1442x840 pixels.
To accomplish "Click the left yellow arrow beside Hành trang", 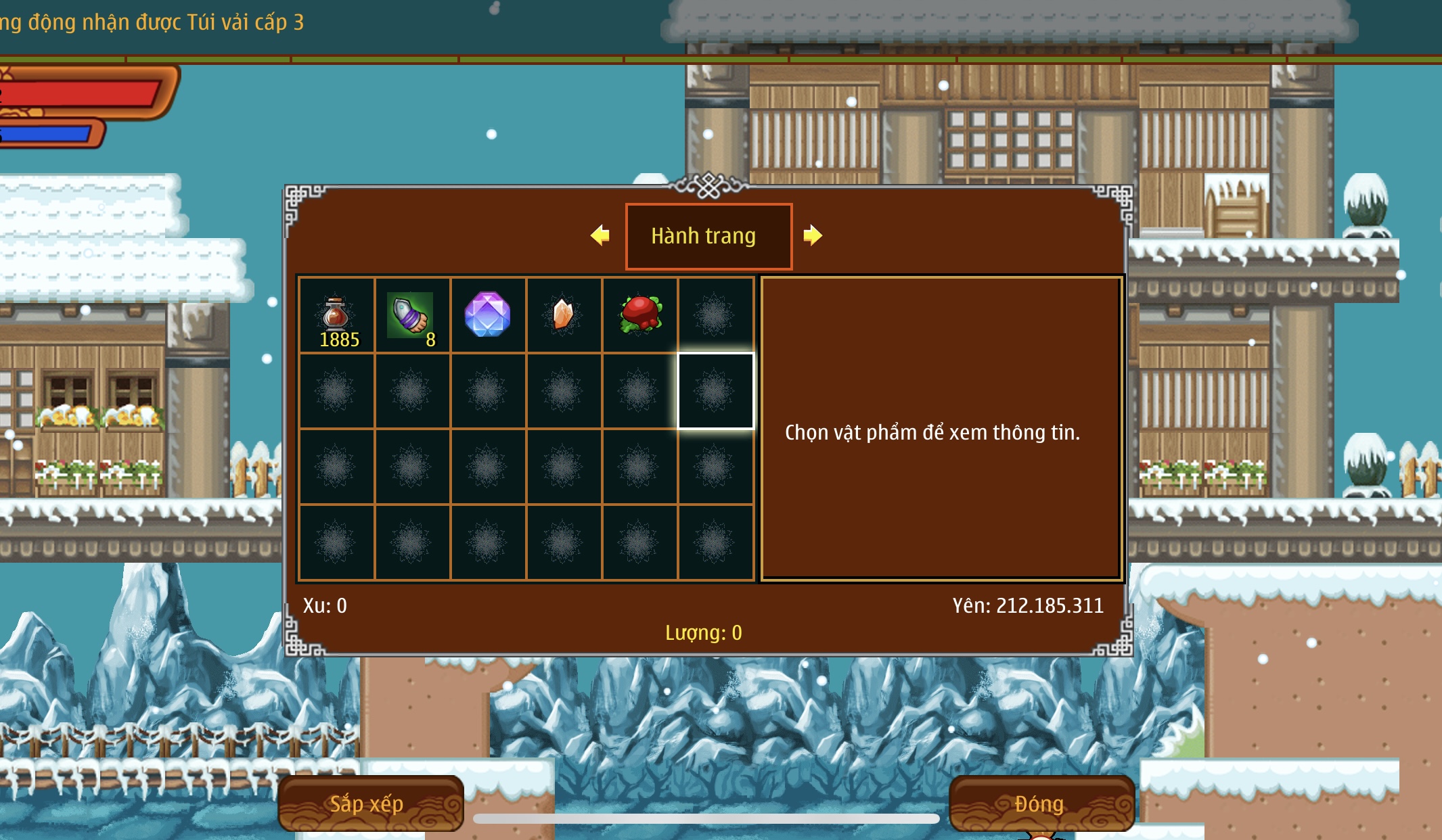I will click(x=600, y=235).
